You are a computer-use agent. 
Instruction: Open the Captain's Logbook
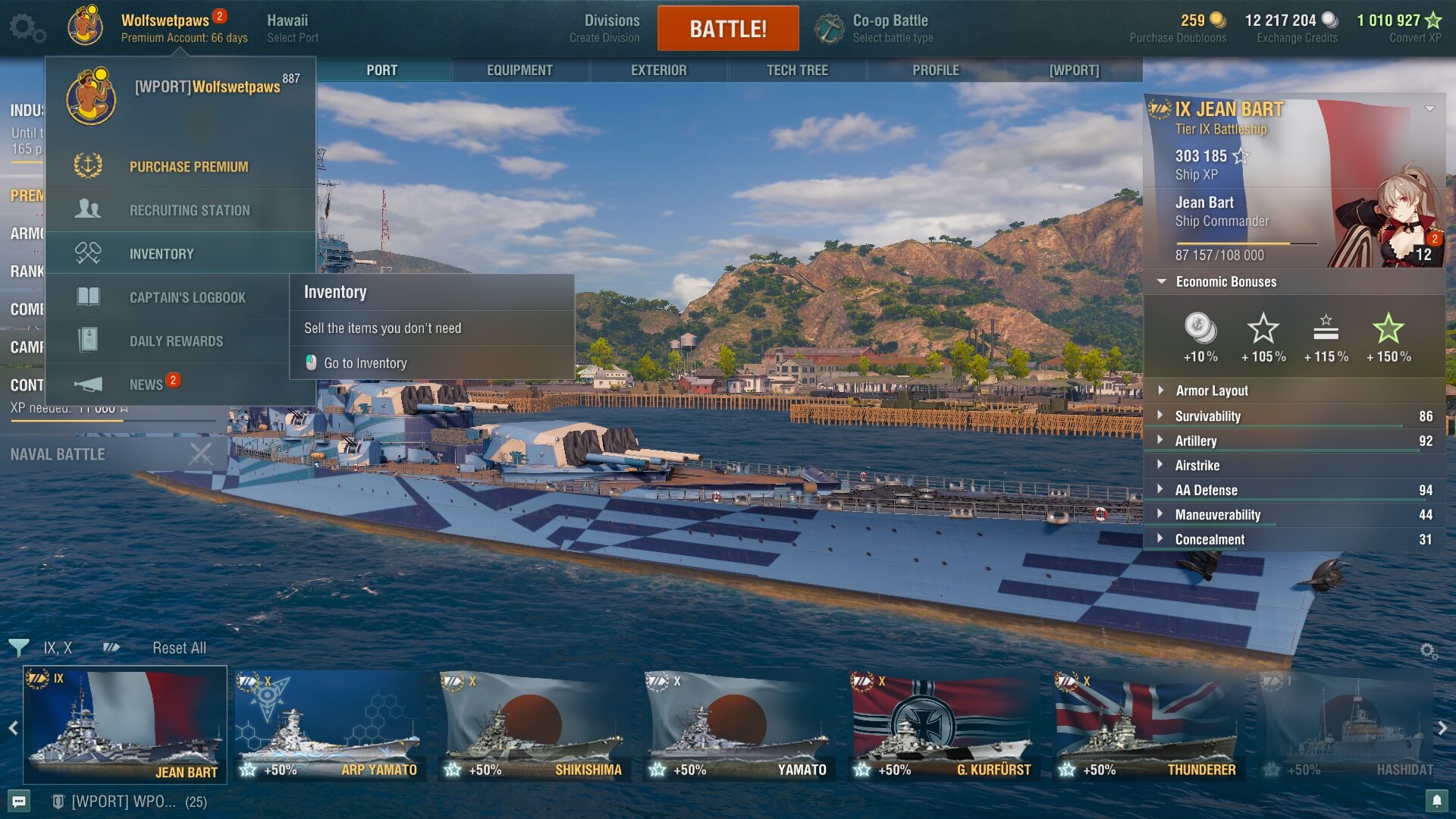click(x=187, y=297)
